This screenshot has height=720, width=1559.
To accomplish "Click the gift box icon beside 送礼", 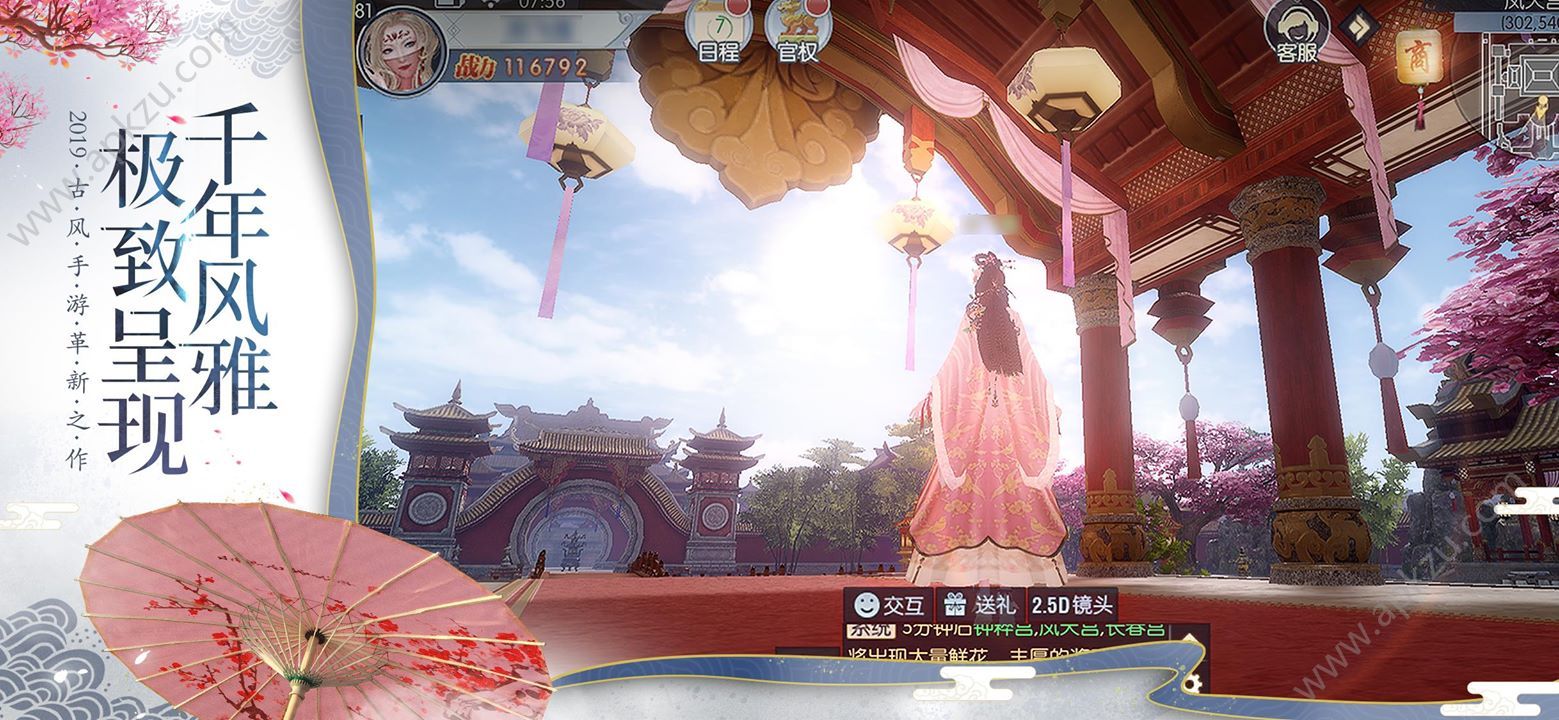I will coord(955,605).
